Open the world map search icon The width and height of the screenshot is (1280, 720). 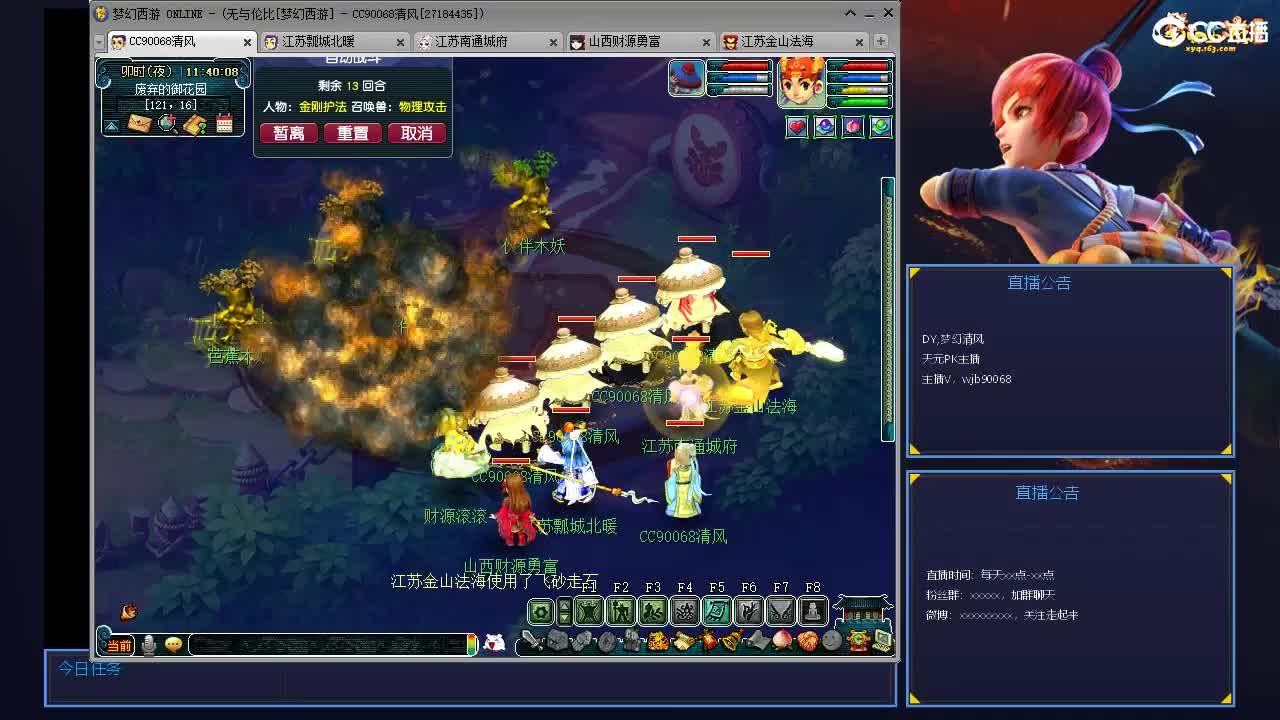[166, 122]
